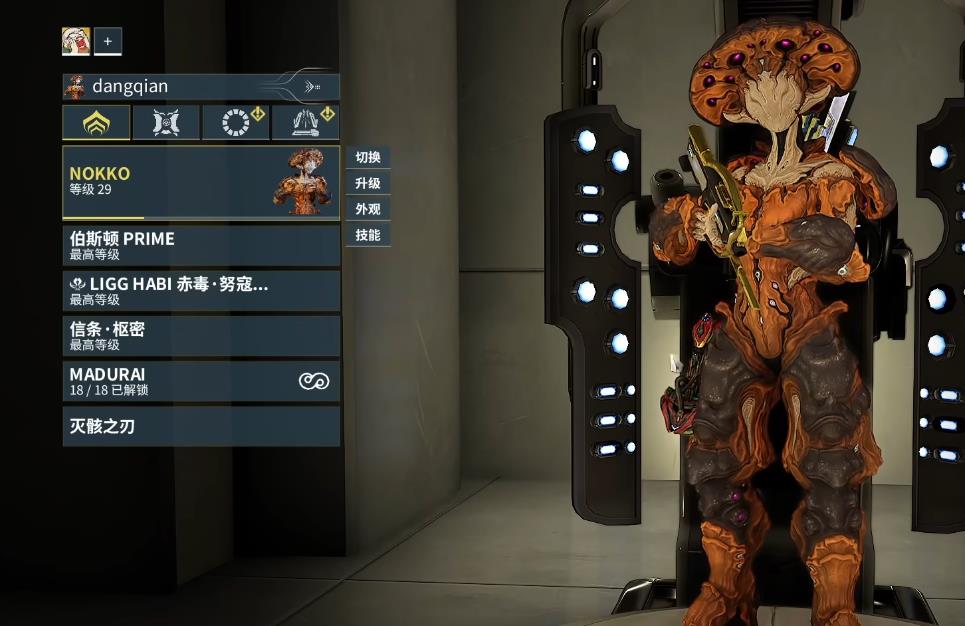Click the 升级 (upgrade) button
This screenshot has height=626, width=965.
click(368, 184)
